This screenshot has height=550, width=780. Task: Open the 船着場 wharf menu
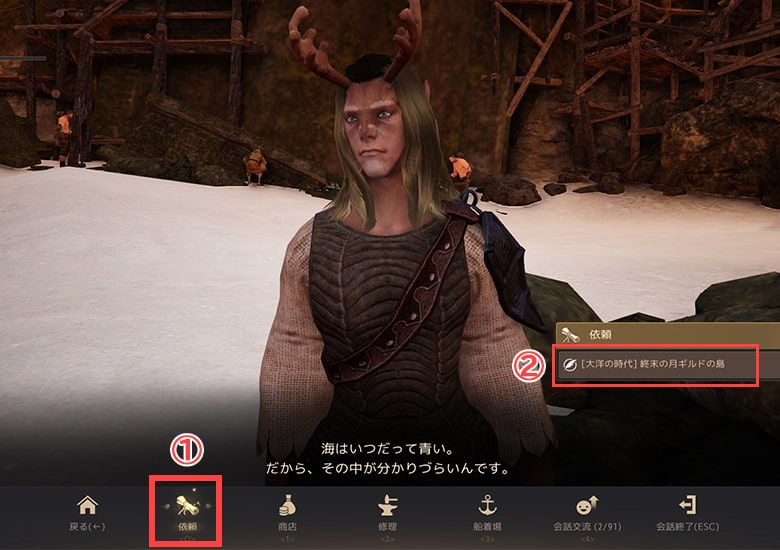tap(489, 512)
